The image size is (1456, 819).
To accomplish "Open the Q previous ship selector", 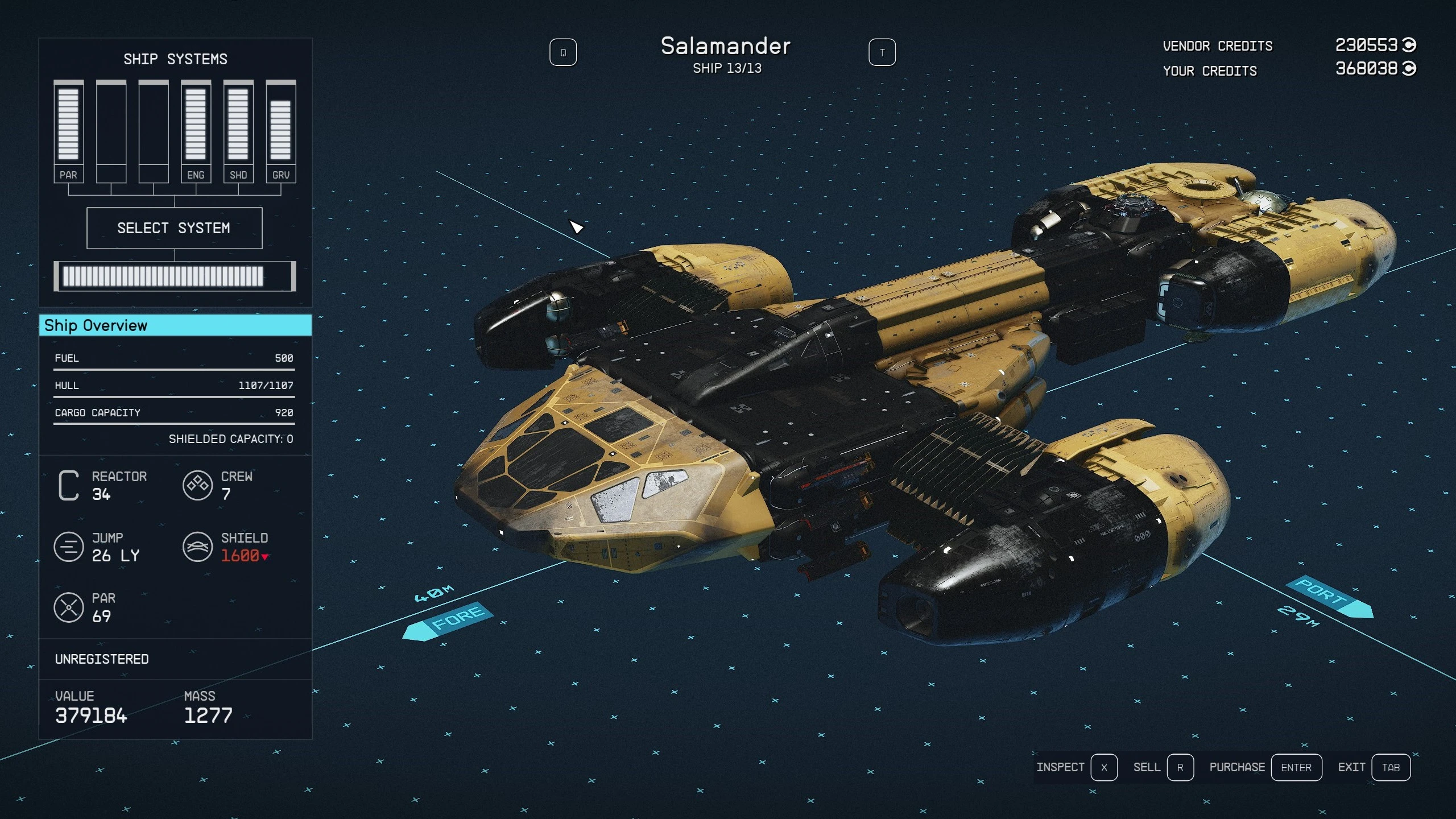I will [564, 52].
